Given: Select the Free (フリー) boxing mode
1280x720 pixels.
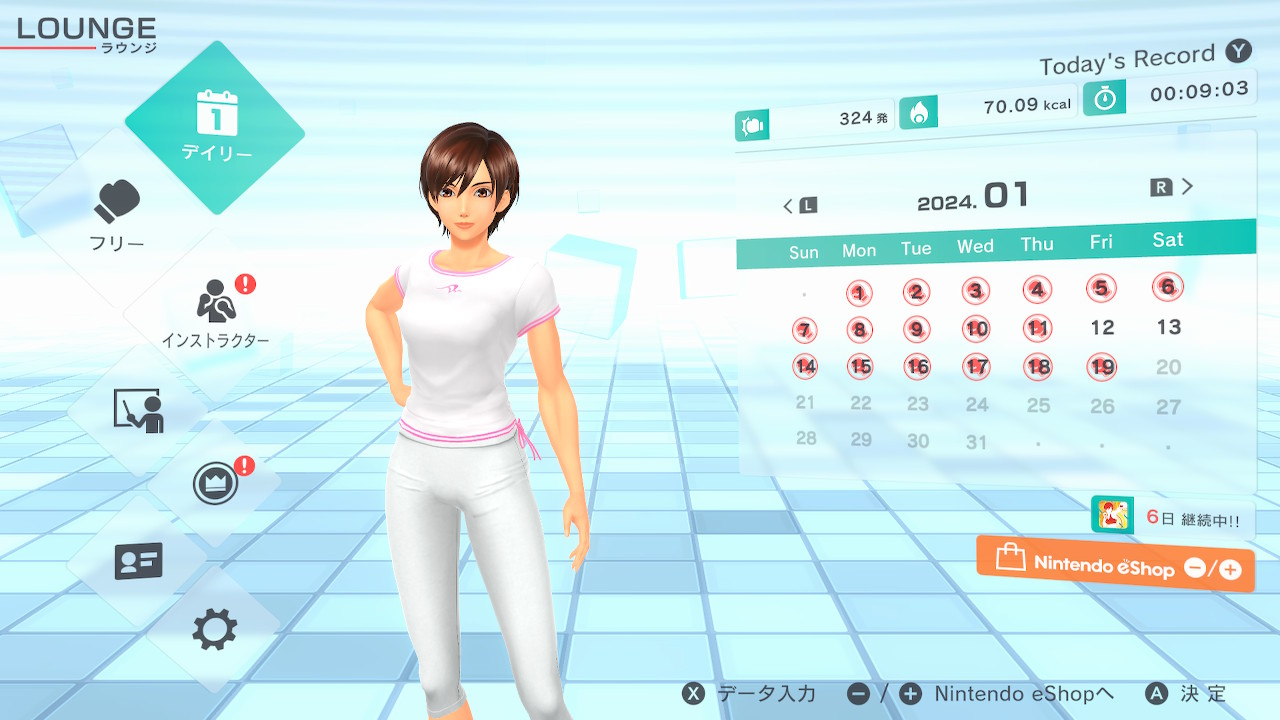Looking at the screenshot, I should pos(118,214).
